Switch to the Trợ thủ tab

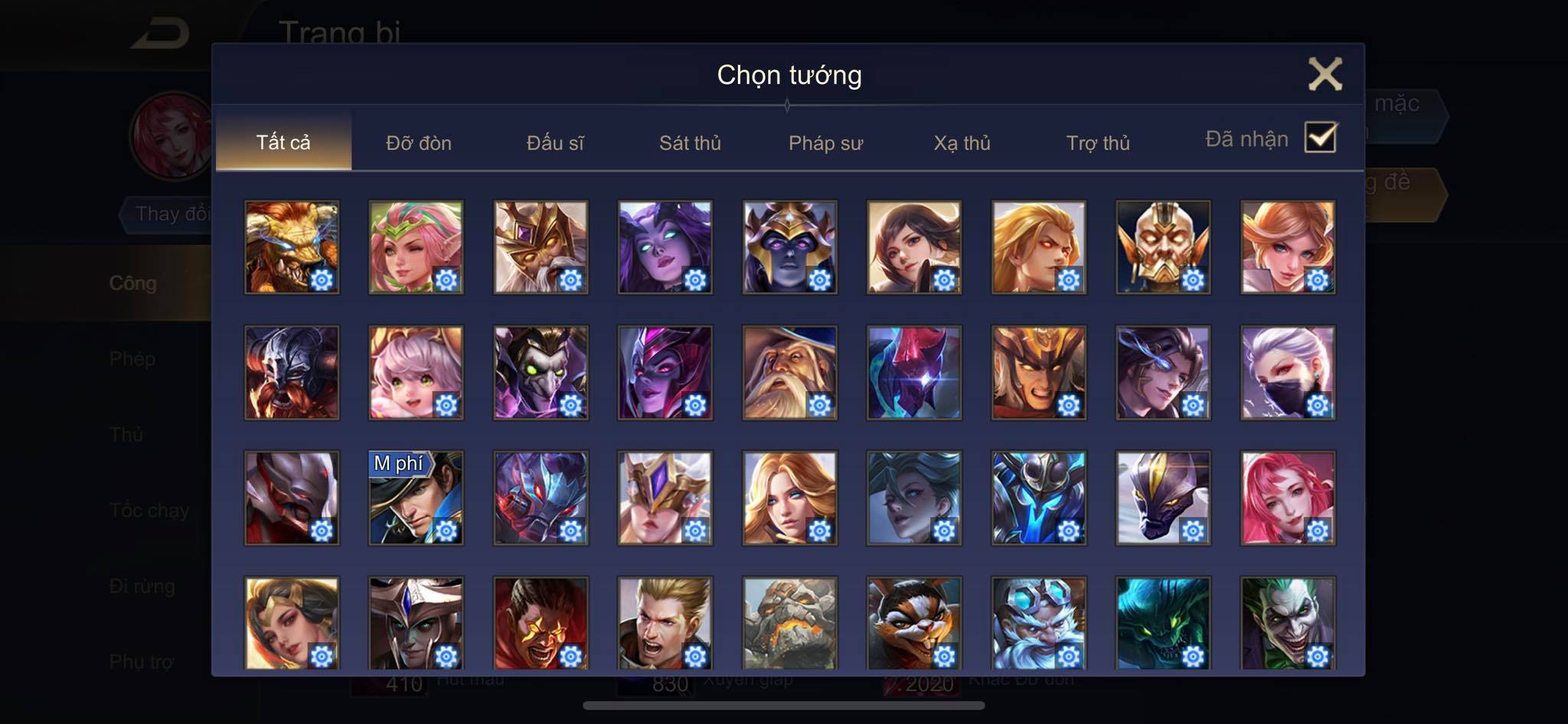point(1098,142)
